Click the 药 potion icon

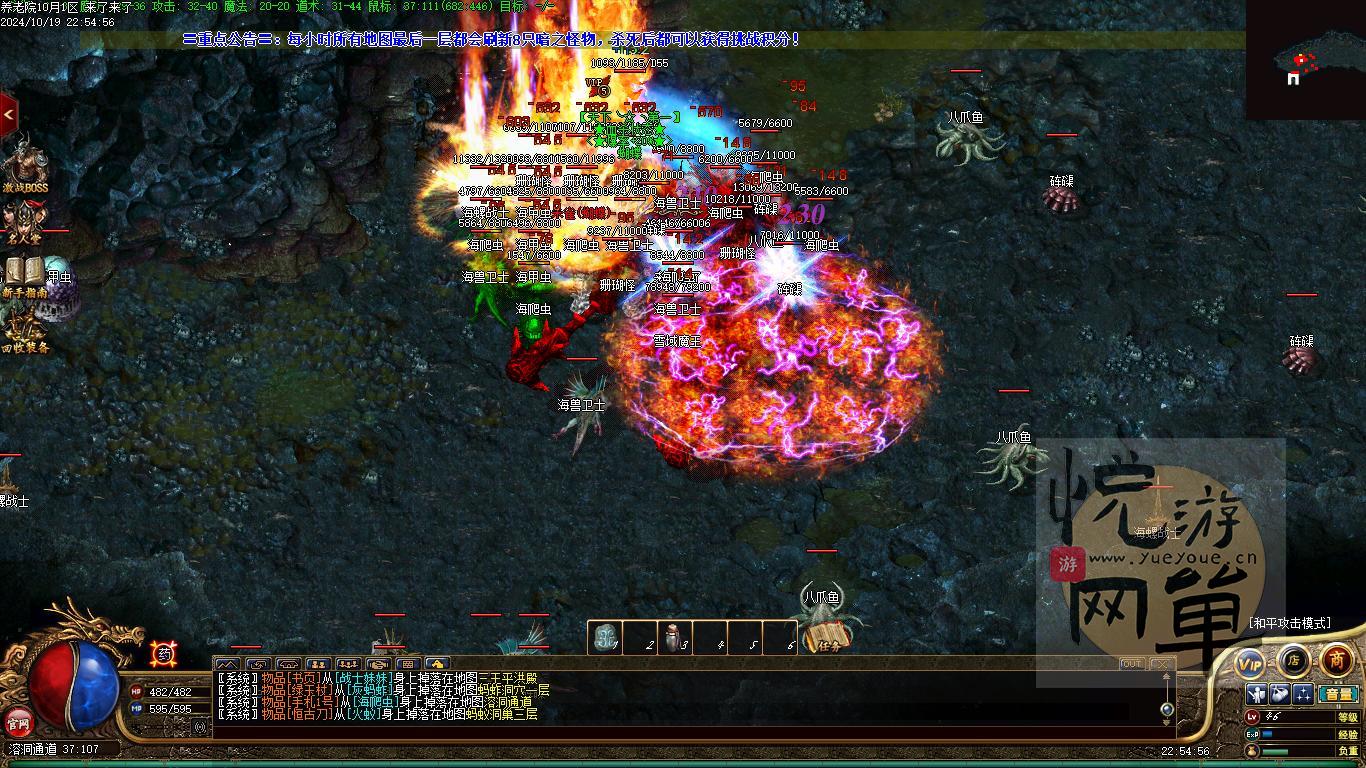pos(164,654)
